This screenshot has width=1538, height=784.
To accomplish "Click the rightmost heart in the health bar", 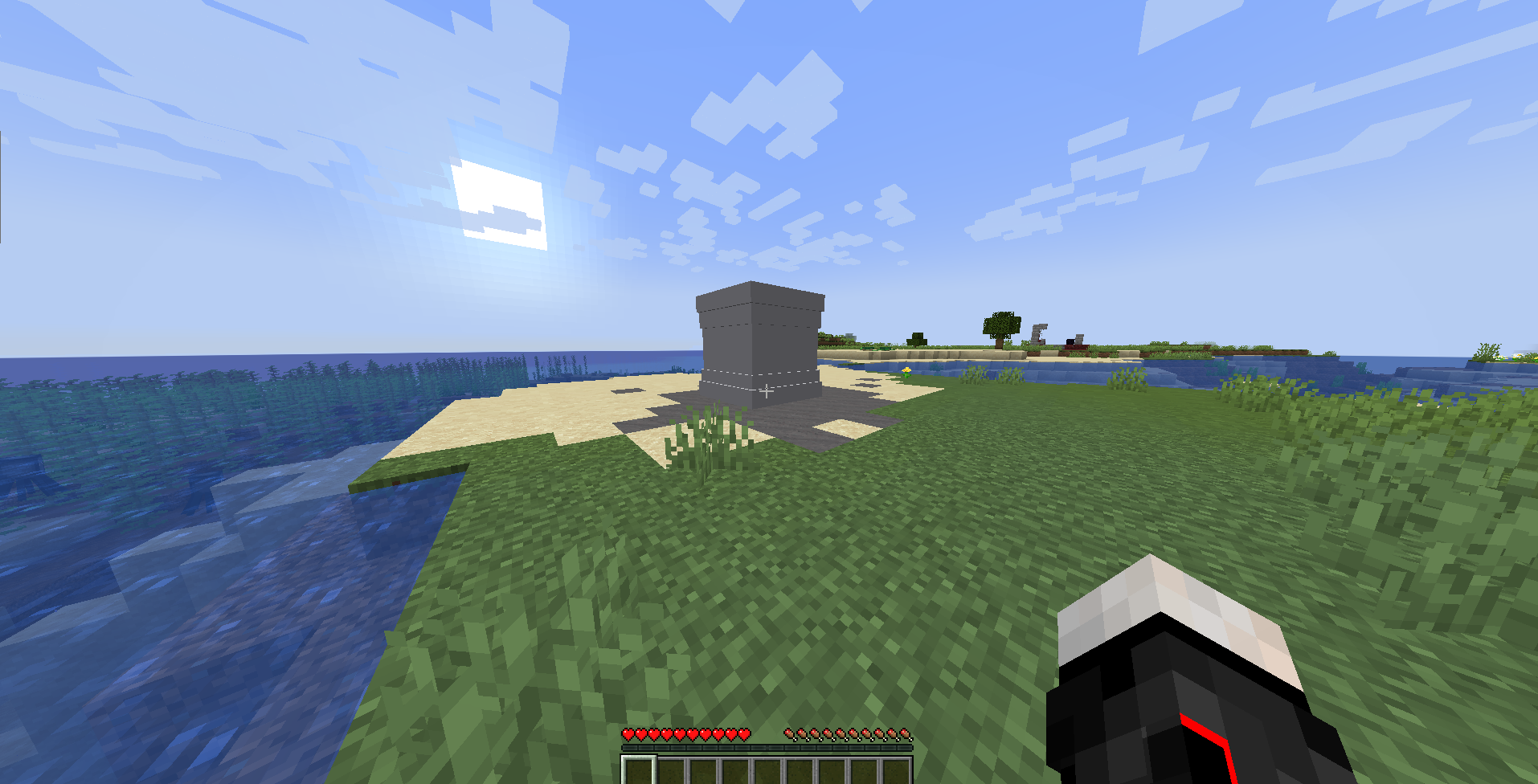I will (743, 733).
